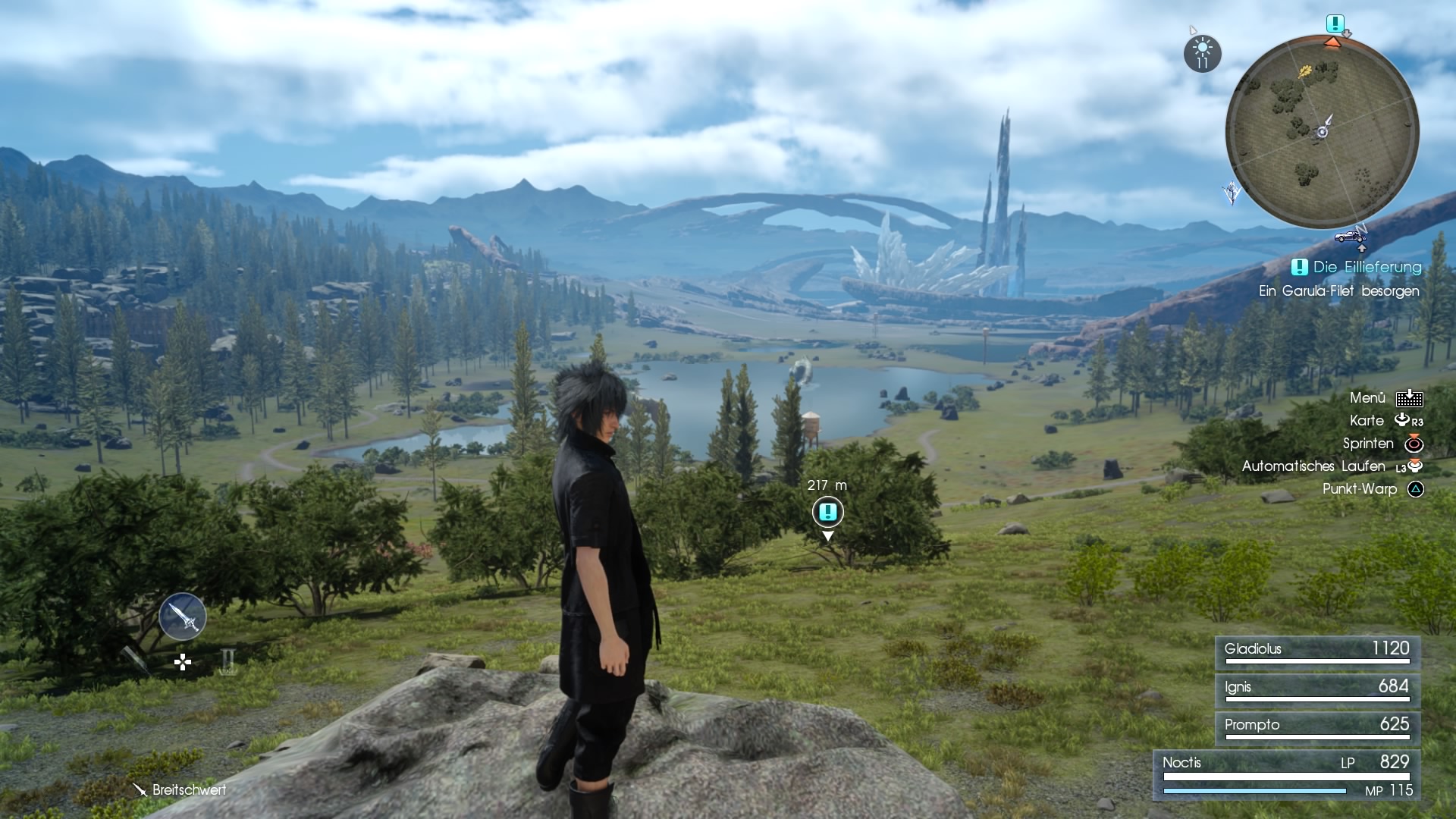Click the d-pad cross icon near the weapon

[x=182, y=662]
